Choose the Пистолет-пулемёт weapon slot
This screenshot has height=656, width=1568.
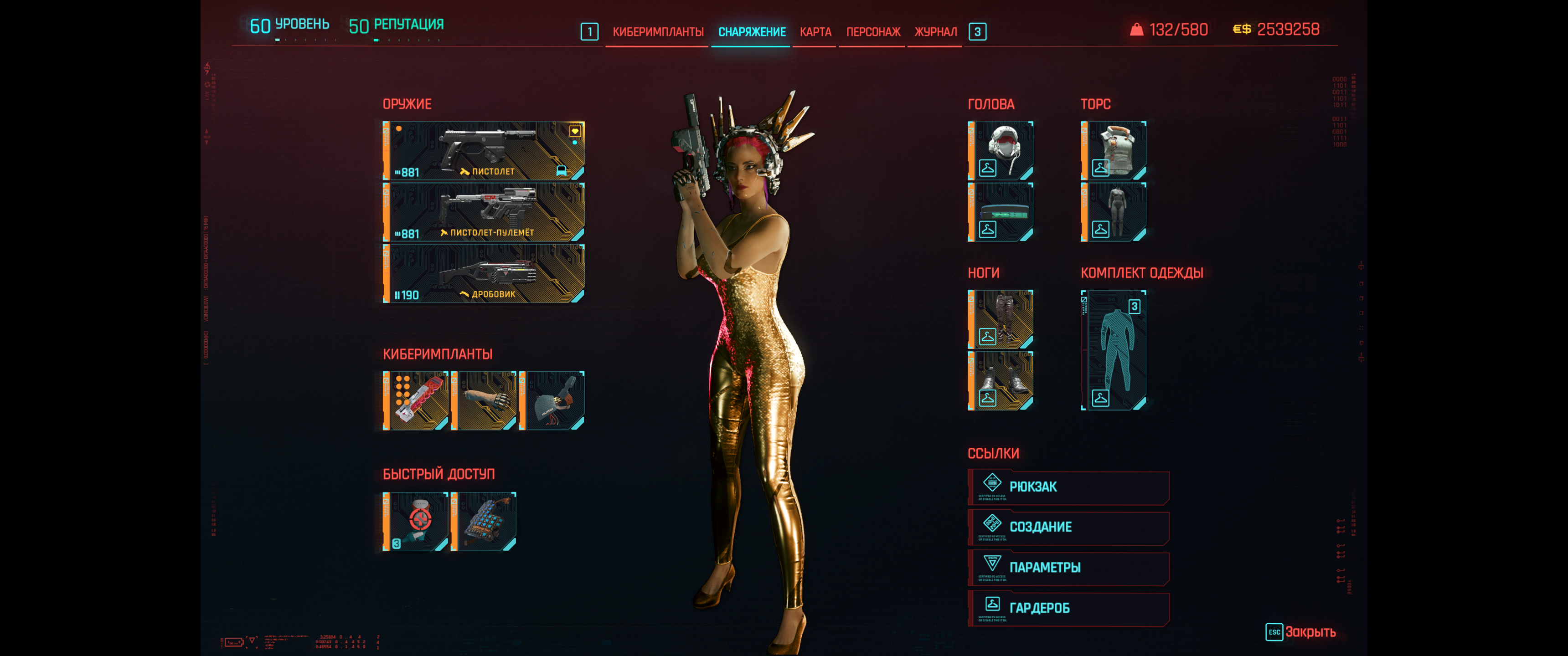484,212
